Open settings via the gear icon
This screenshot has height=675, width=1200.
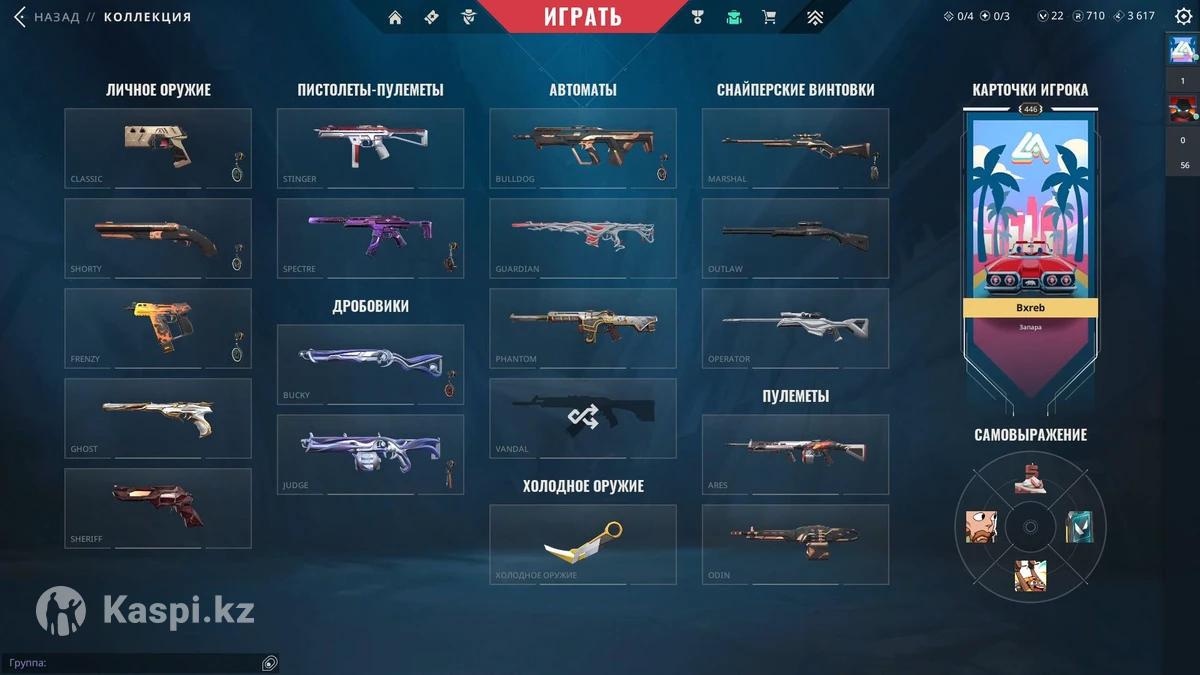[1183, 16]
